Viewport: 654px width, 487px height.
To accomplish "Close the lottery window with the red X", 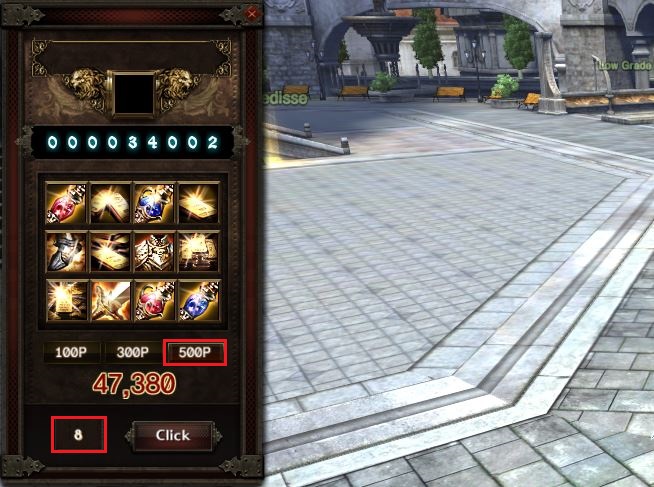I will (252, 14).
